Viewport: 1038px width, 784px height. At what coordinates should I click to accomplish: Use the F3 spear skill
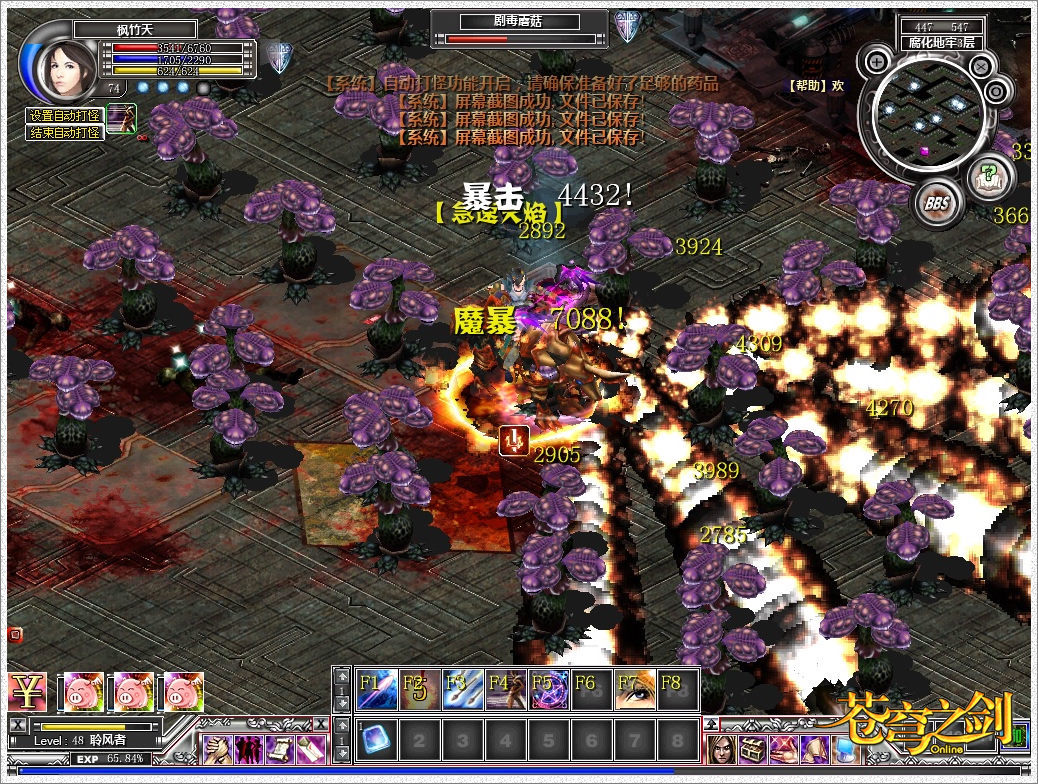[463, 689]
